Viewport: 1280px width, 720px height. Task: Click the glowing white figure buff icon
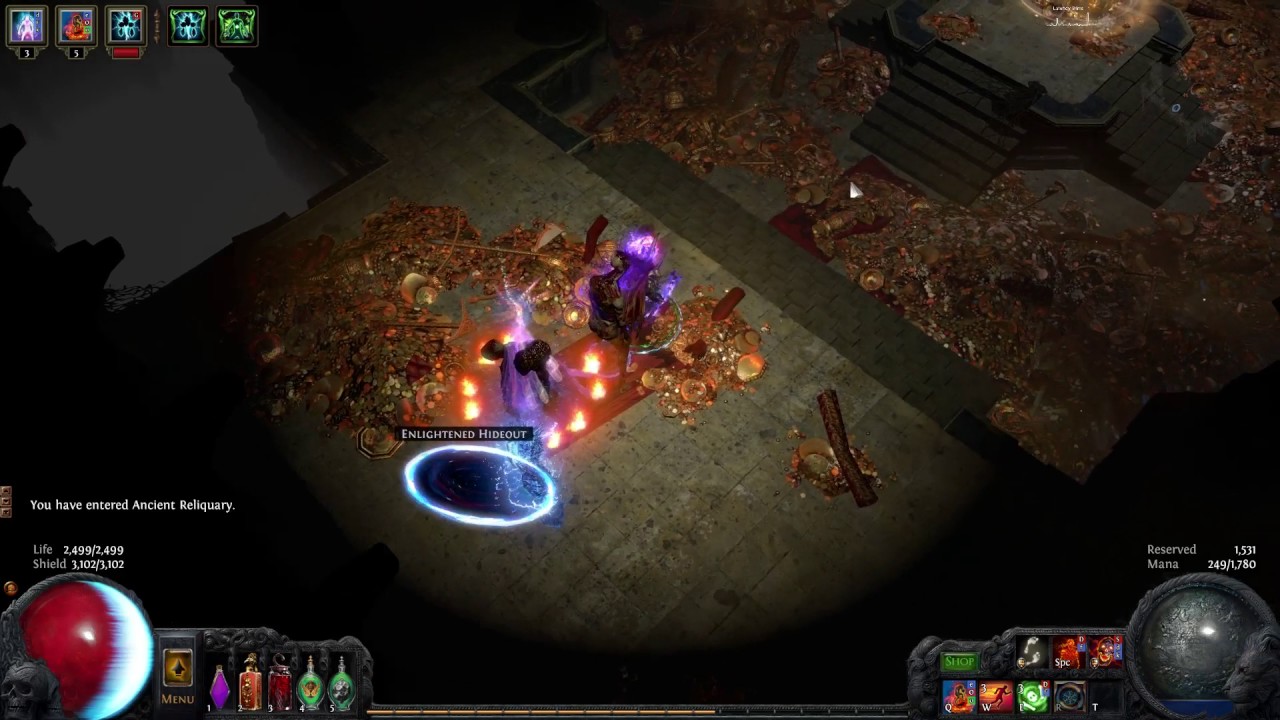coord(26,26)
